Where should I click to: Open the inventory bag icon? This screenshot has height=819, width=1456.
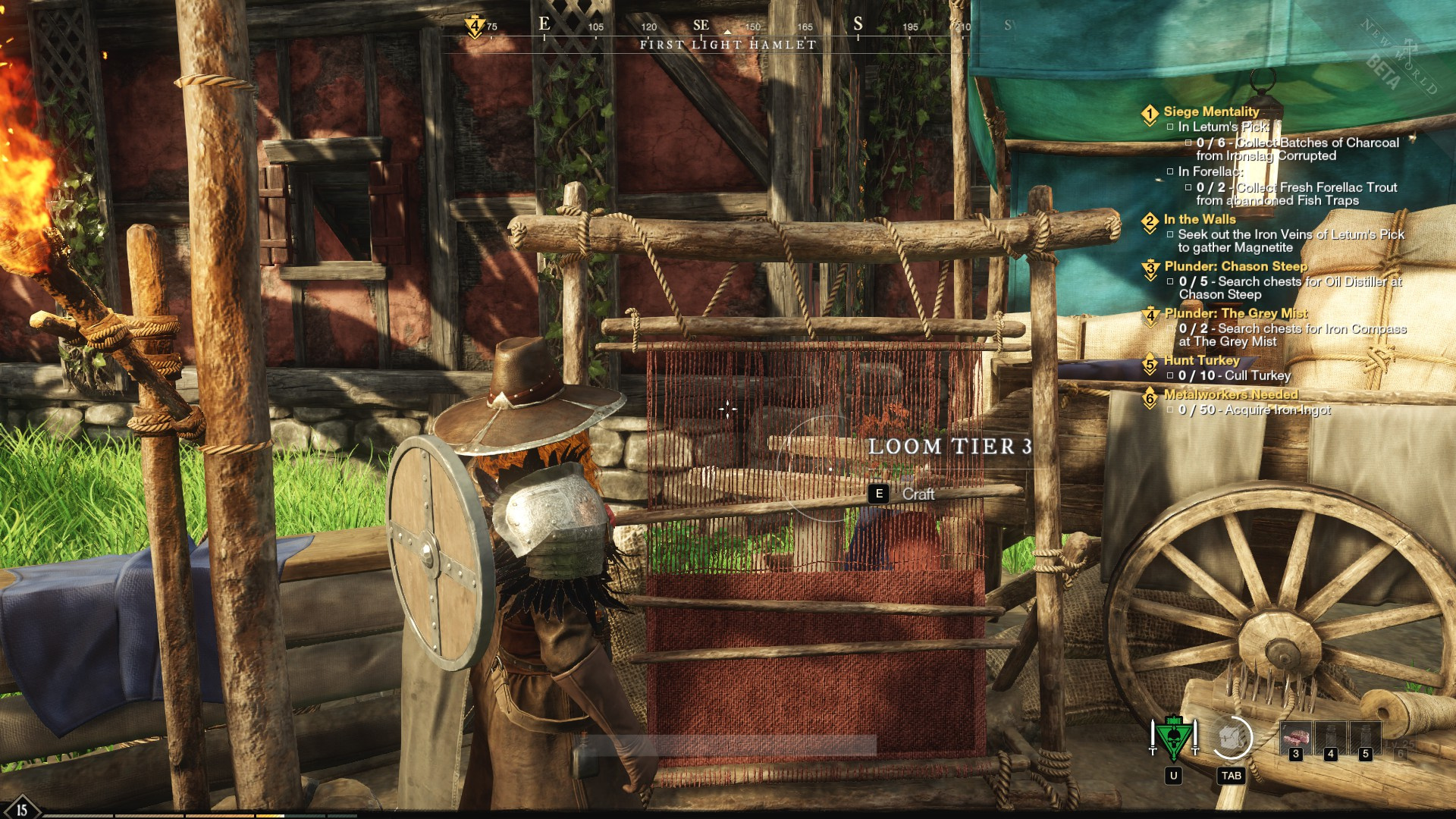(x=1232, y=738)
